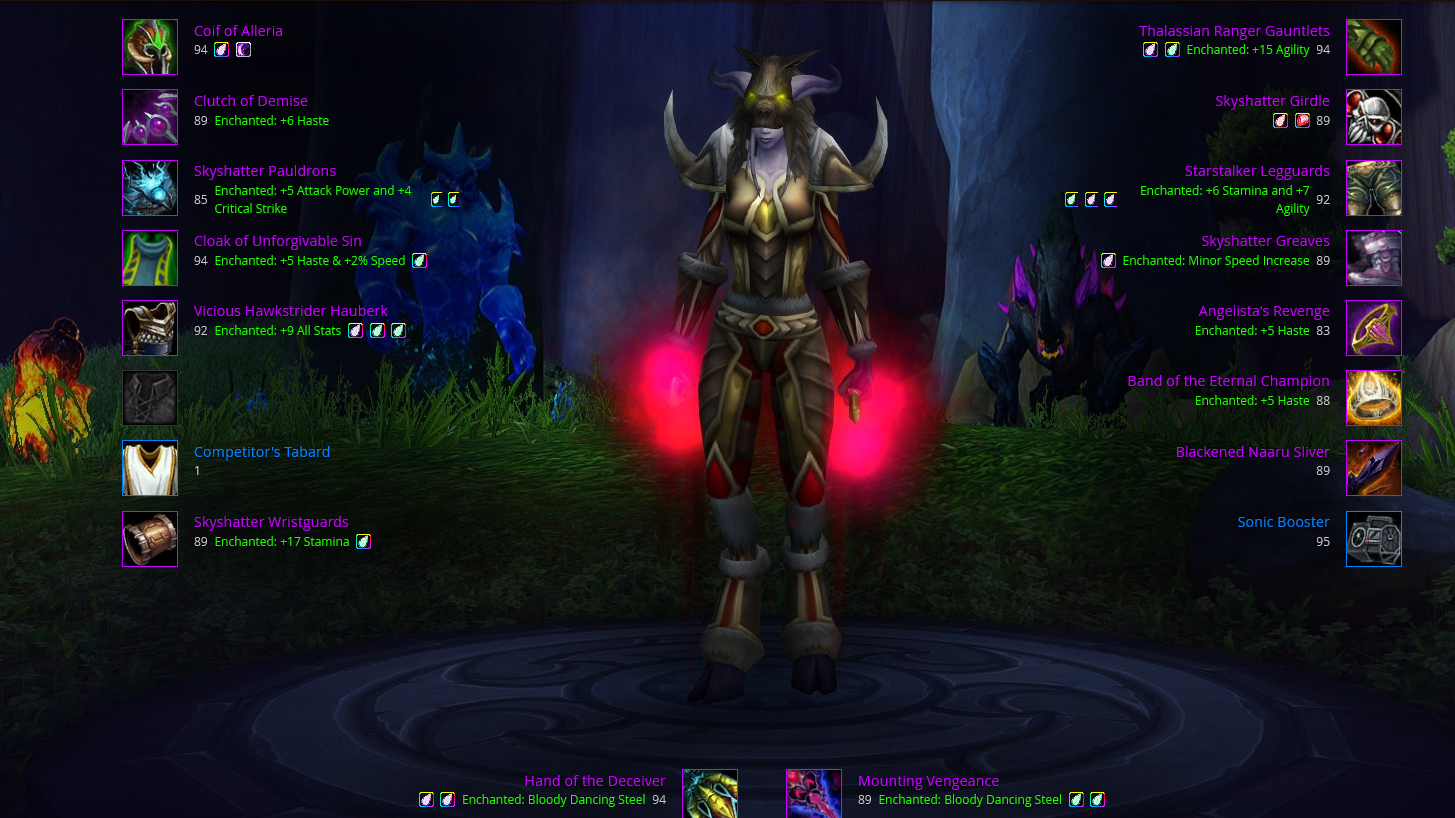Click the empty shirt slot icon

150,398
